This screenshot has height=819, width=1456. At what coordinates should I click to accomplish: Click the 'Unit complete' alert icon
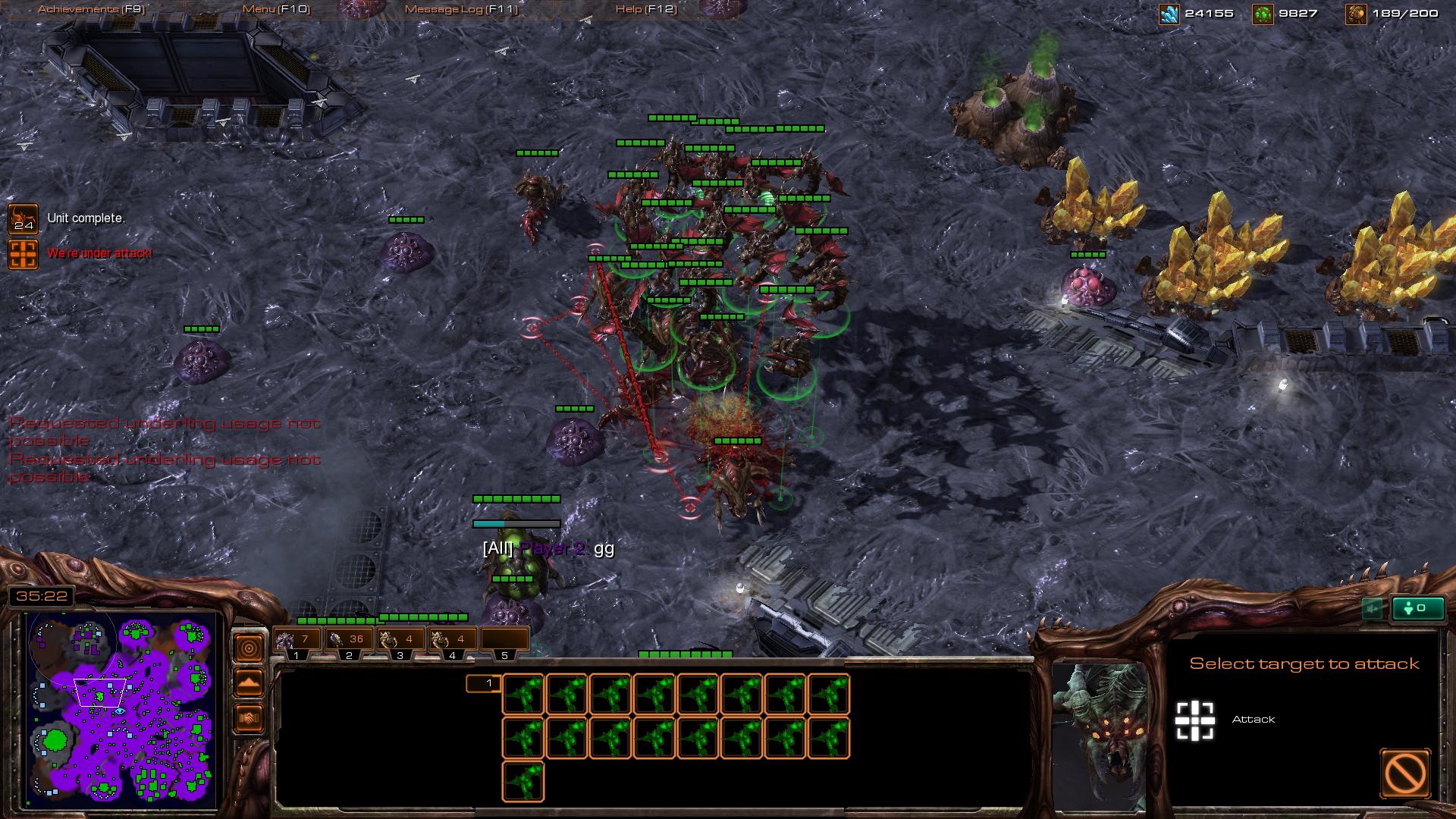23,218
